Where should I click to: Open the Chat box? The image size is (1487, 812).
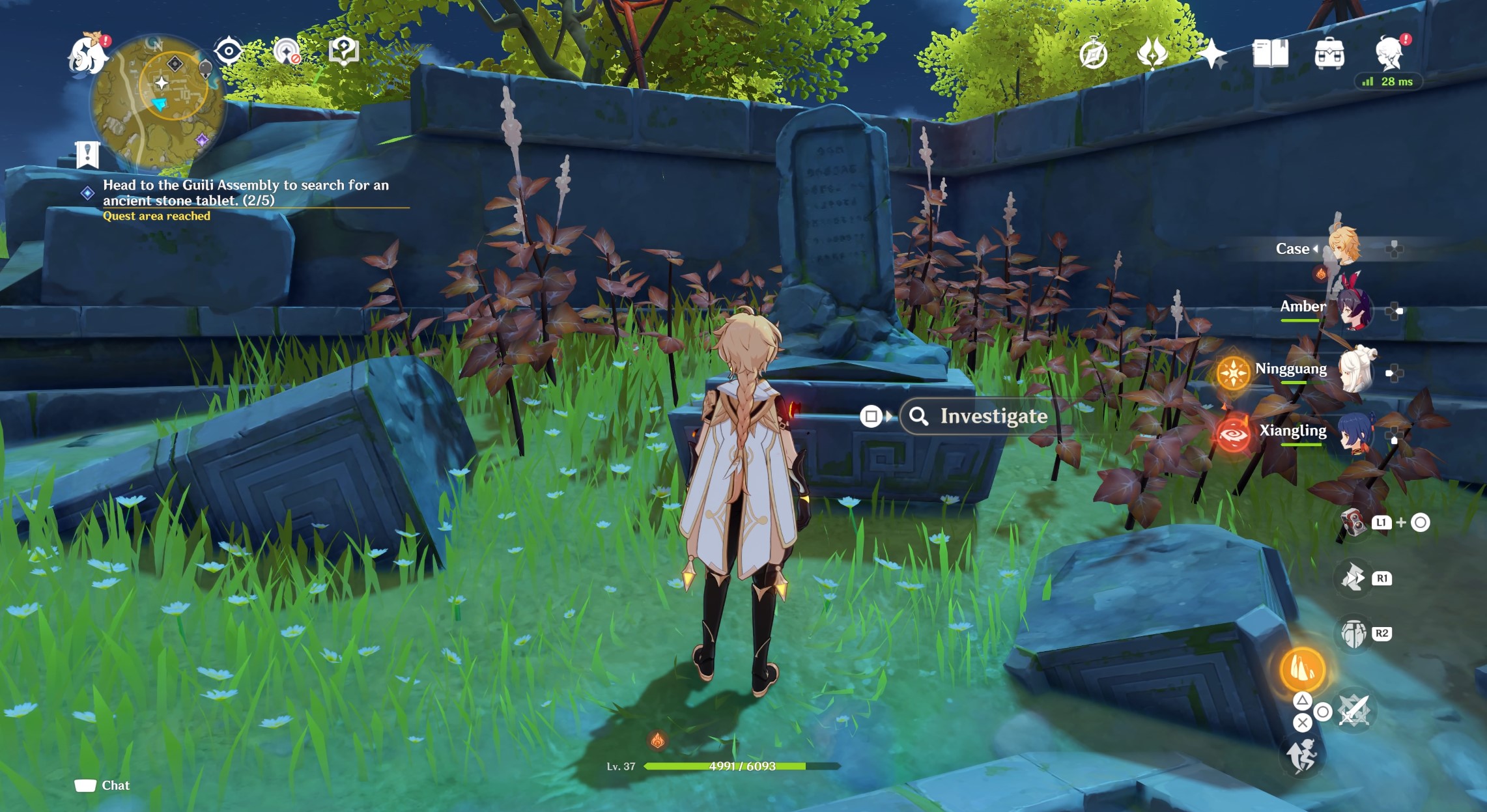[102, 785]
